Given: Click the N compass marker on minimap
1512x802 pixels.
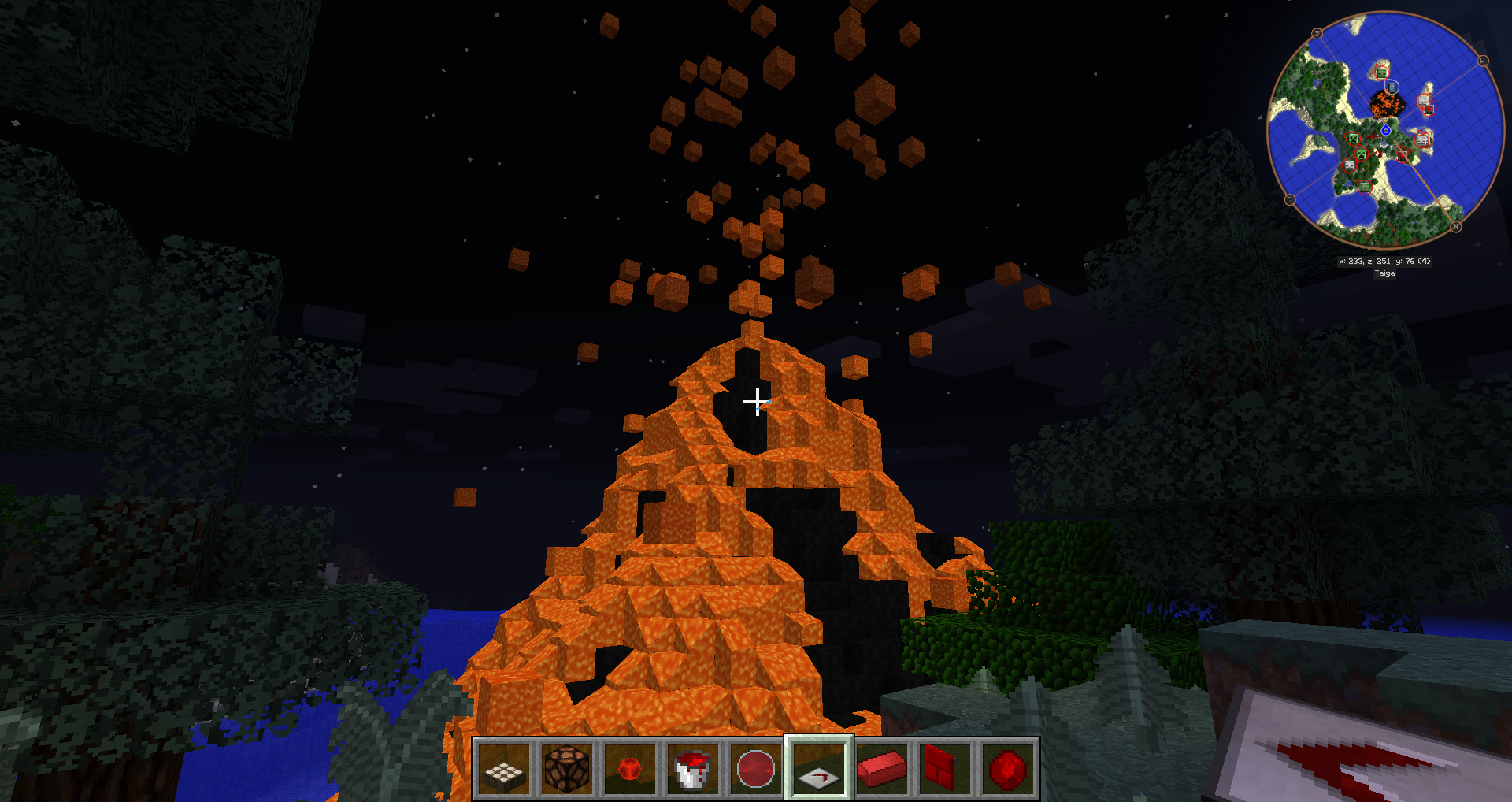Looking at the screenshot, I should pyautogui.click(x=1456, y=227).
